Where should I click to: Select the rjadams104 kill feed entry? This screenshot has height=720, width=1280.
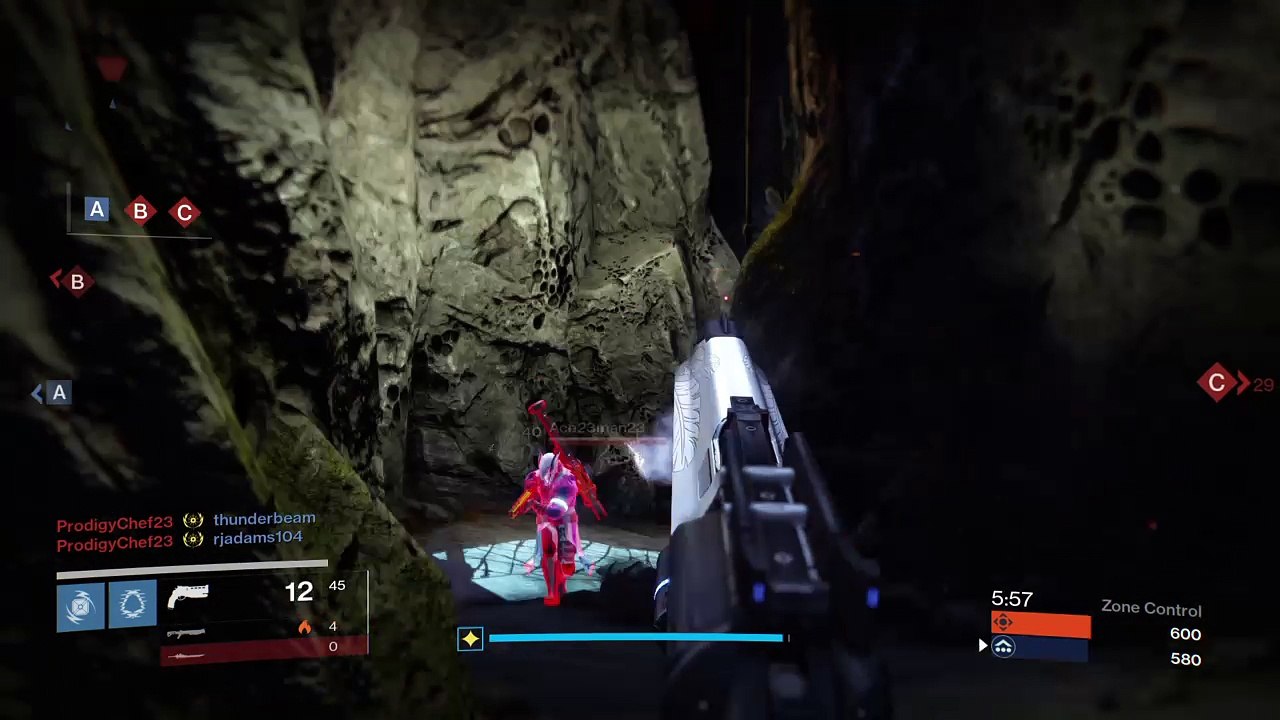click(x=257, y=538)
